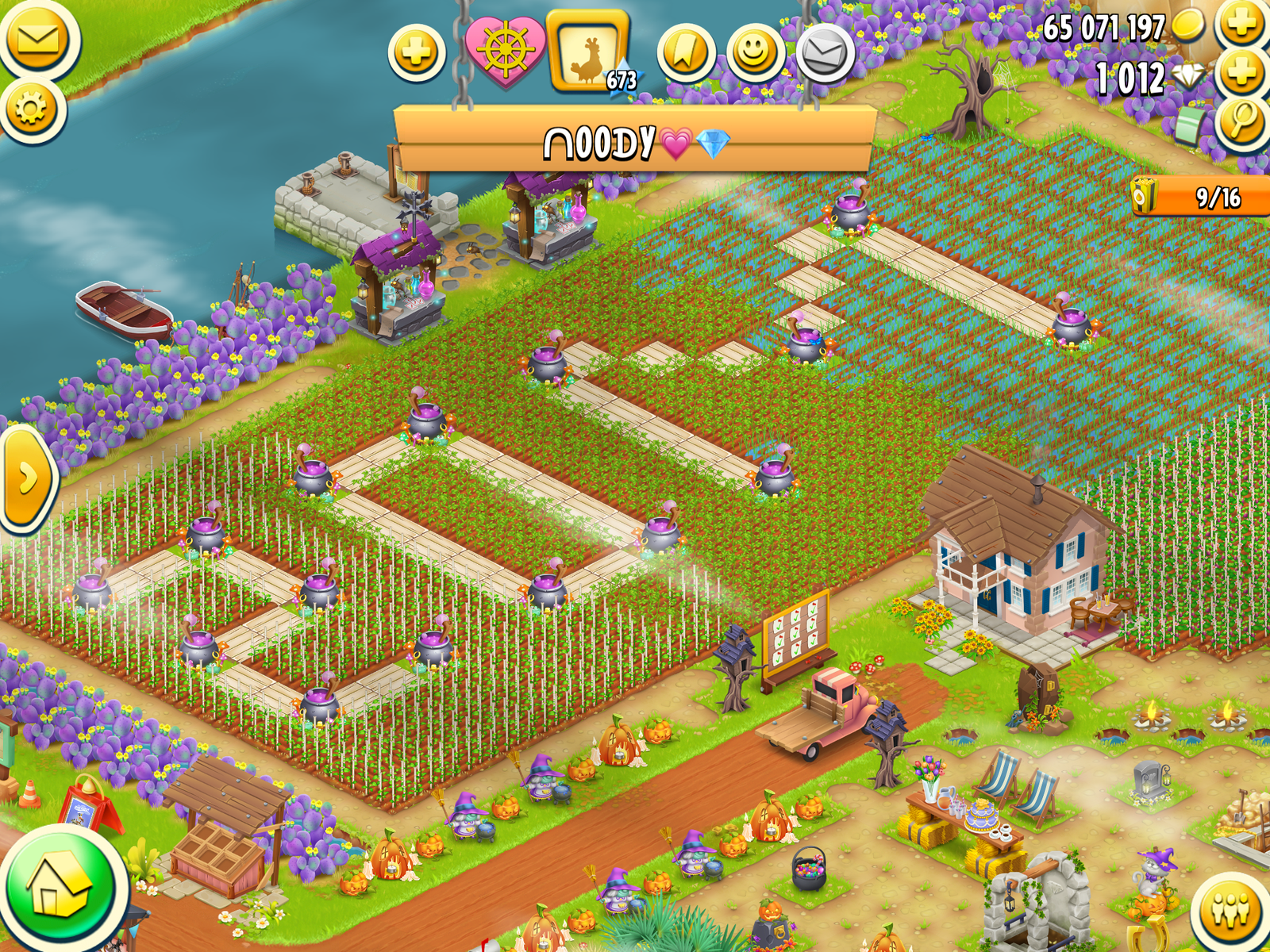Image resolution: width=1270 pixels, height=952 pixels.
Task: Click the grey envelope message button
Action: point(825,53)
